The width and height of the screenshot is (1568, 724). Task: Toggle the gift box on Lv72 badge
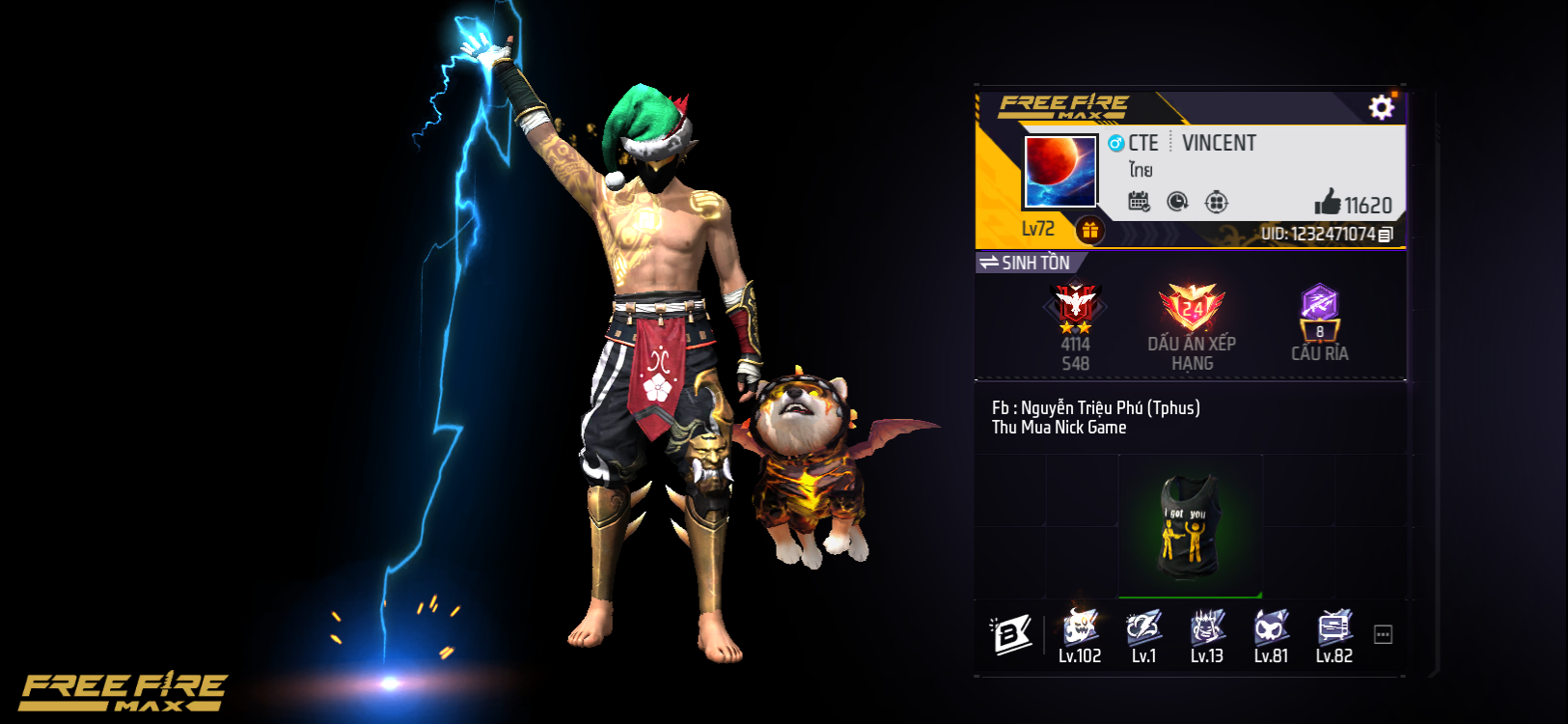click(x=1090, y=230)
